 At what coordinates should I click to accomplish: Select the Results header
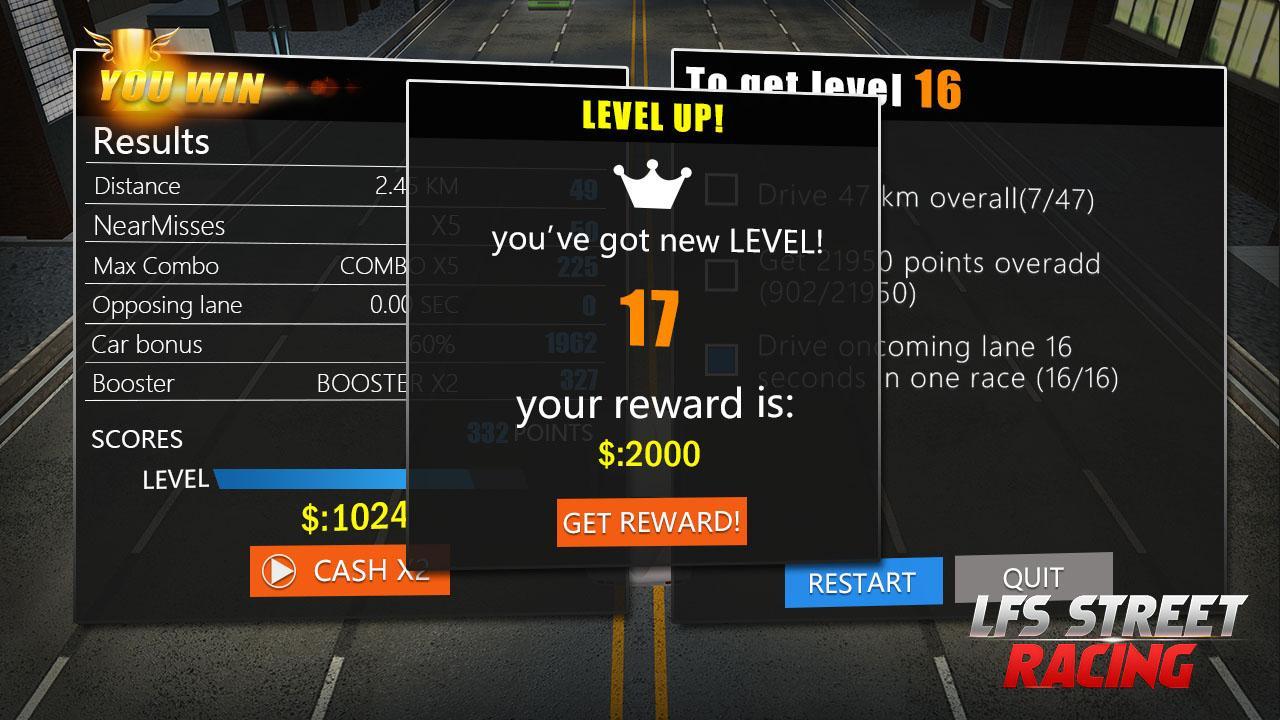[x=150, y=142]
